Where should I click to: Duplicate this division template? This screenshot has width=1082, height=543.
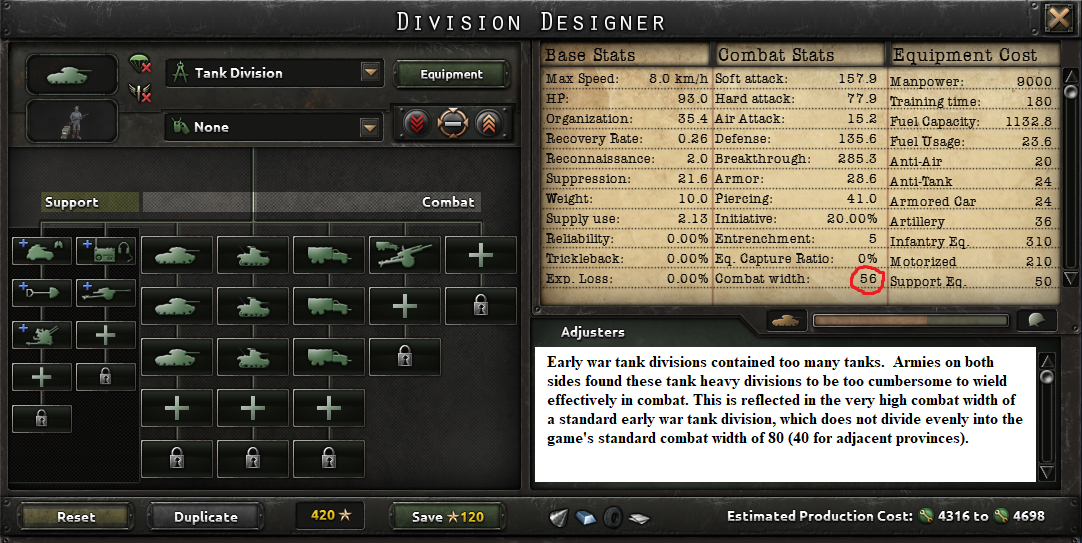coord(206,516)
